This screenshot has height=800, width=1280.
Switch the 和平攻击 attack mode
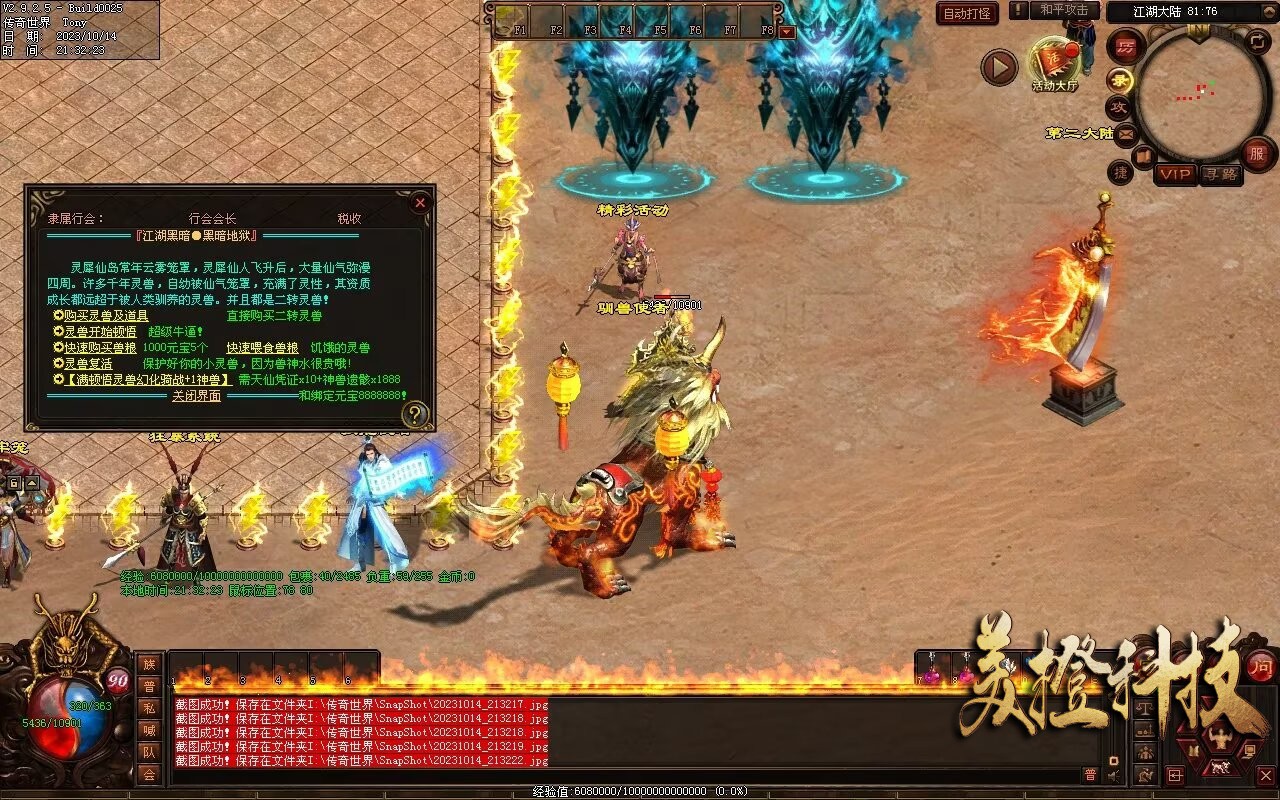coord(1064,10)
